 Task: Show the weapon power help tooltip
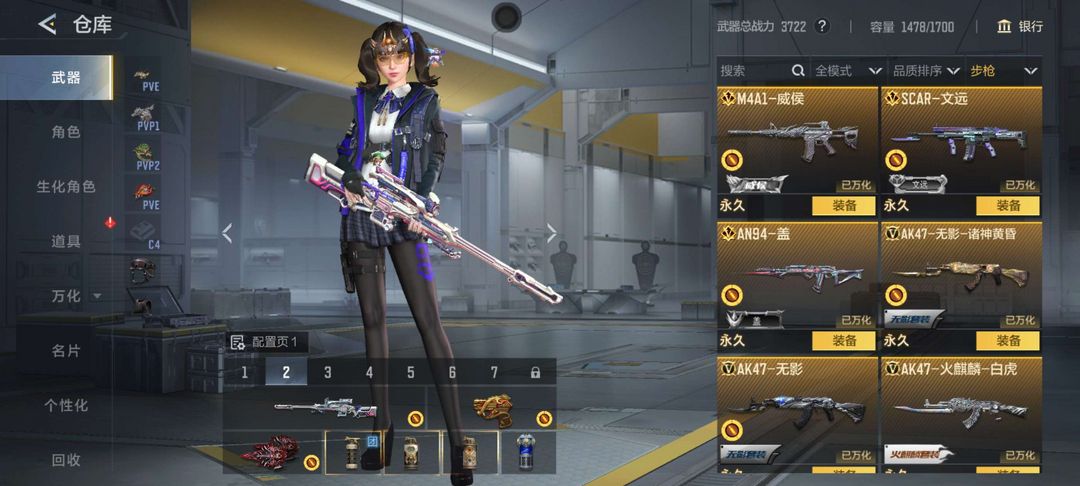(822, 26)
